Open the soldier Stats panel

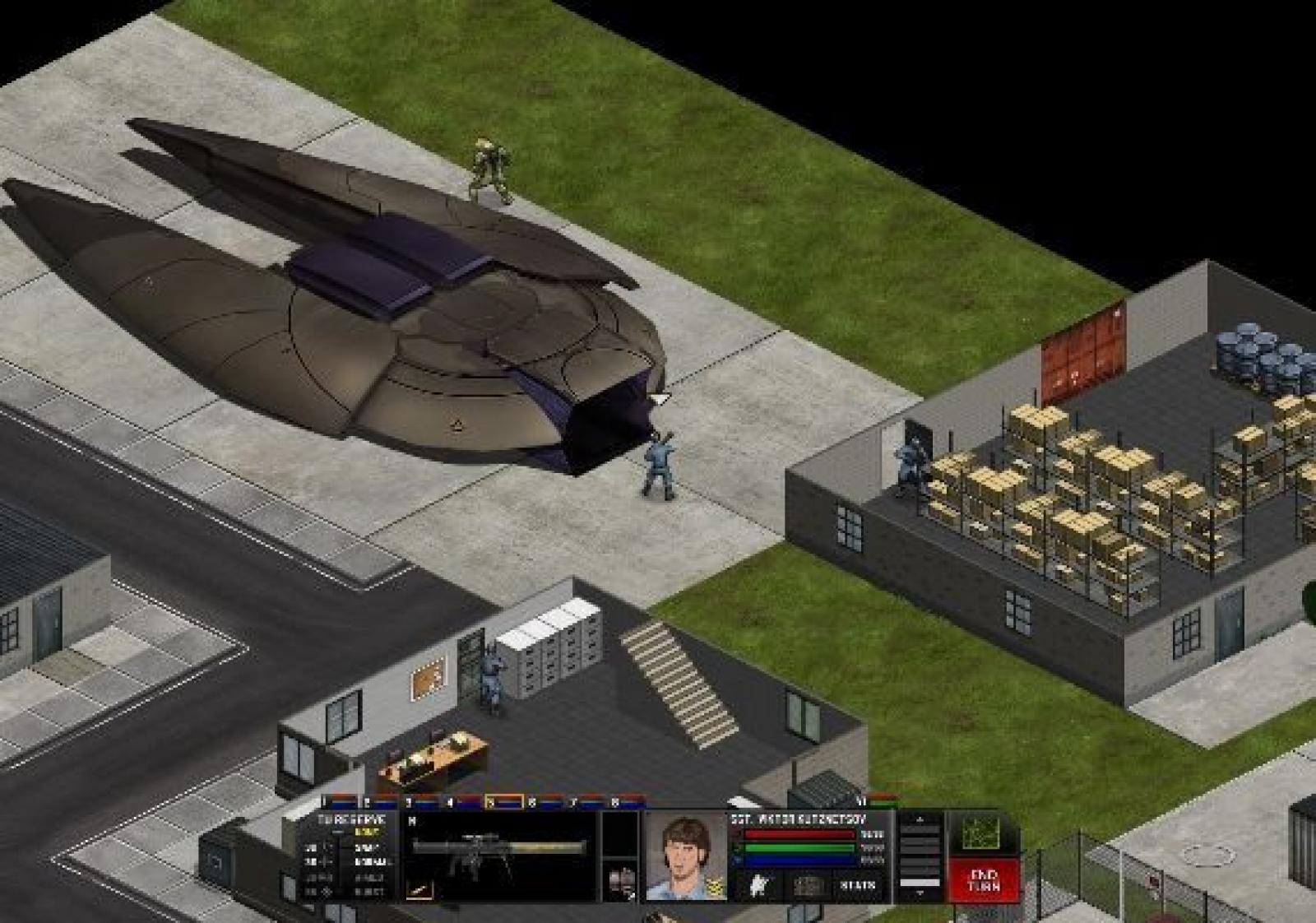click(857, 886)
